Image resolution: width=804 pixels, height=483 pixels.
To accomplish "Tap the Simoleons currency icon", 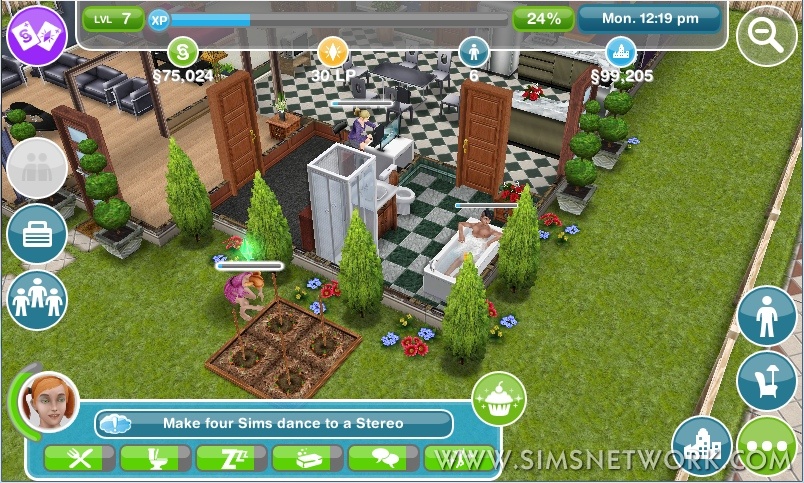I will [183, 51].
